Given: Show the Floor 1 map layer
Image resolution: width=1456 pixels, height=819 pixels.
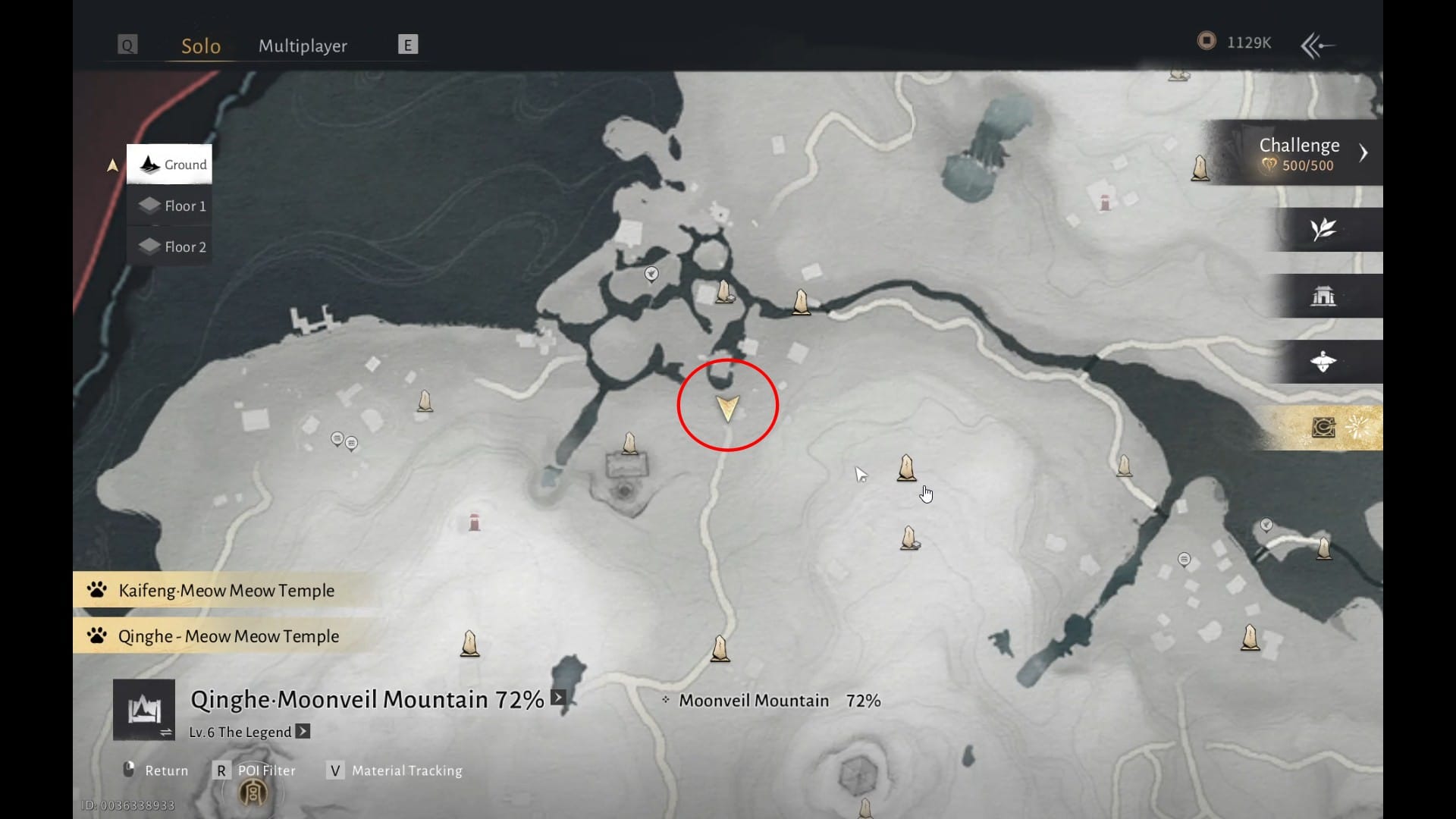Looking at the screenshot, I should [171, 206].
